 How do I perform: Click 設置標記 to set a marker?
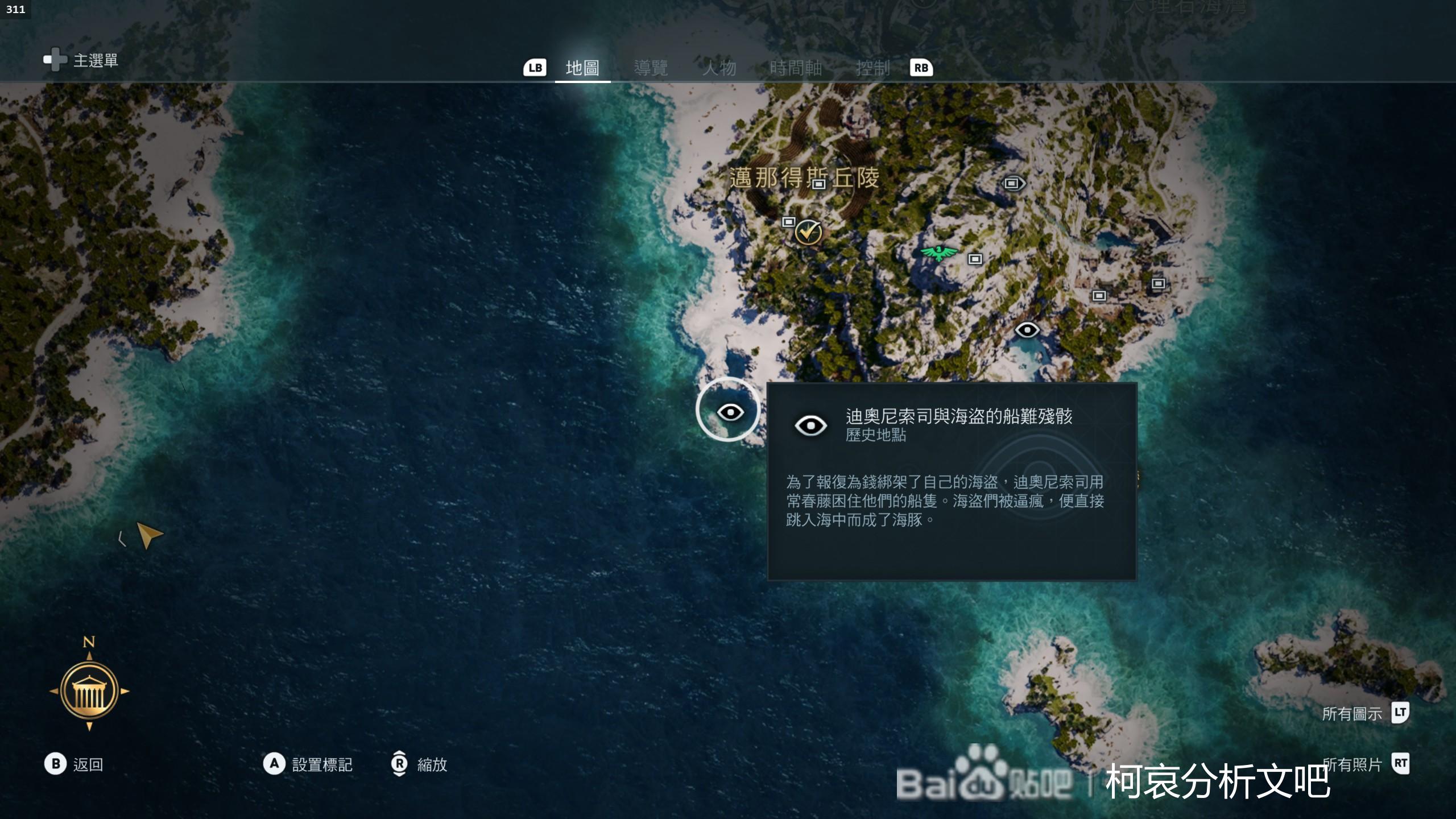click(x=308, y=764)
